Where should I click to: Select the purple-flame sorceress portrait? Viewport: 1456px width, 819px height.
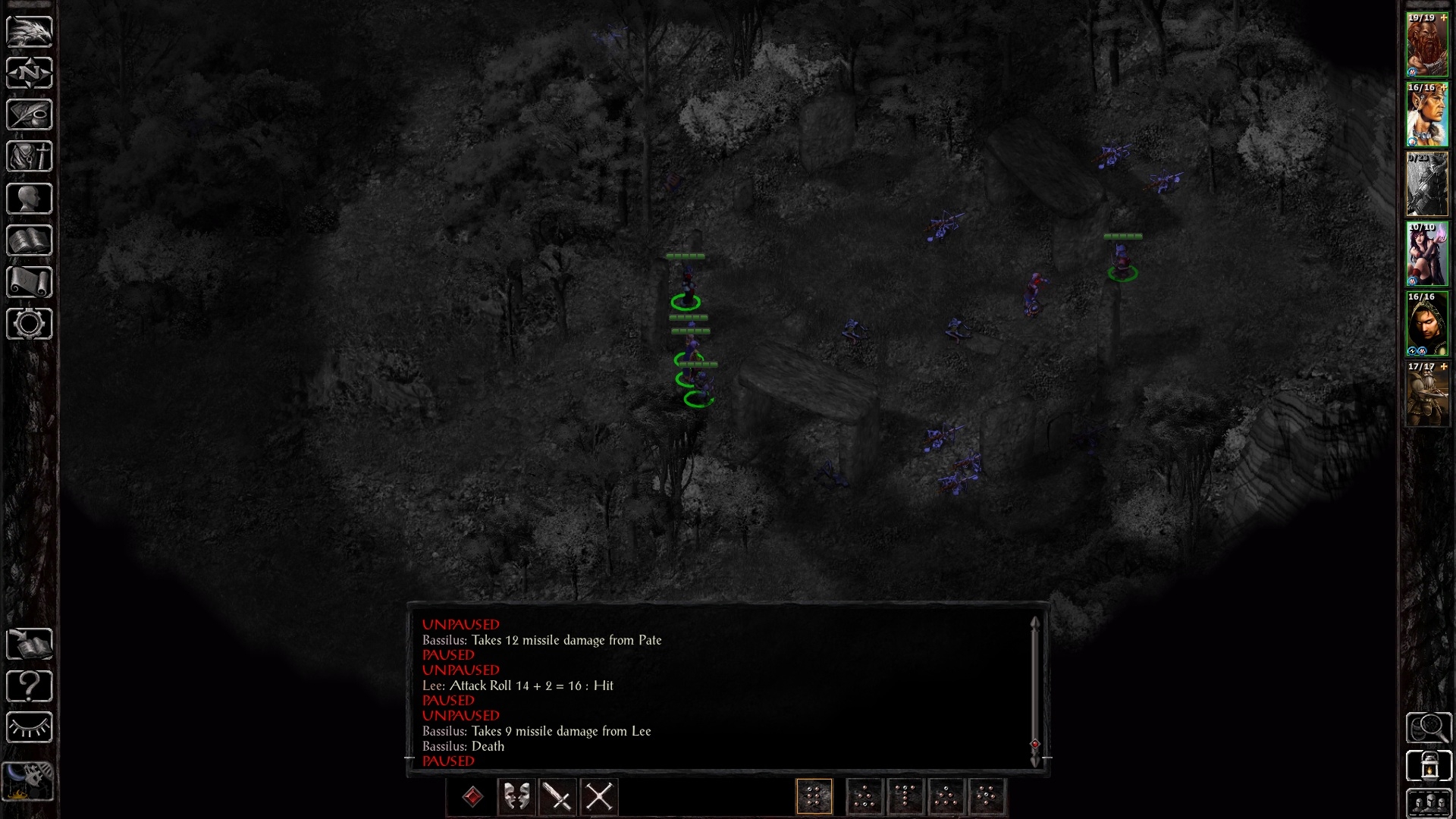1427,254
